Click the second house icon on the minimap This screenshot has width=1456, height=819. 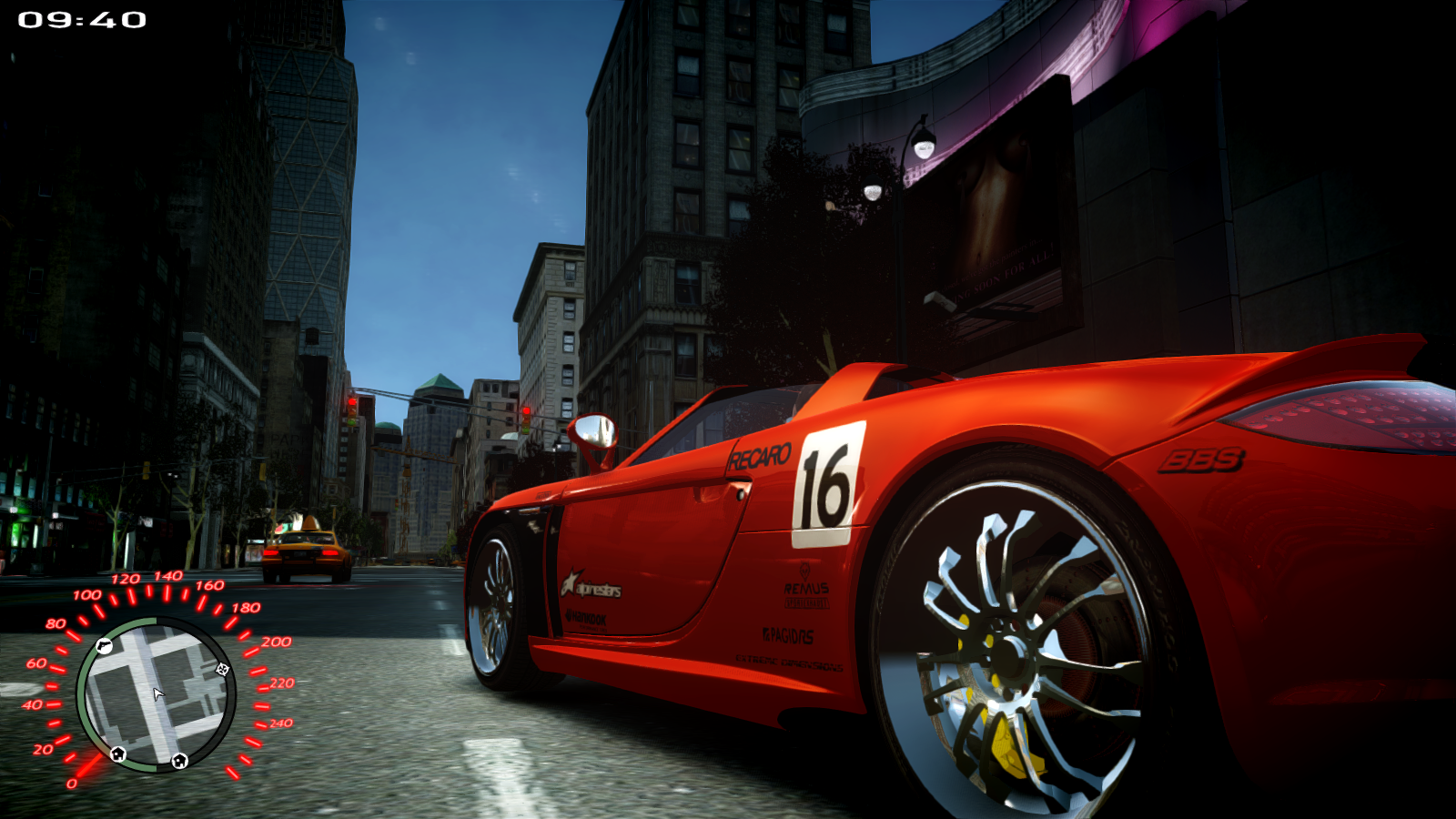[178, 762]
